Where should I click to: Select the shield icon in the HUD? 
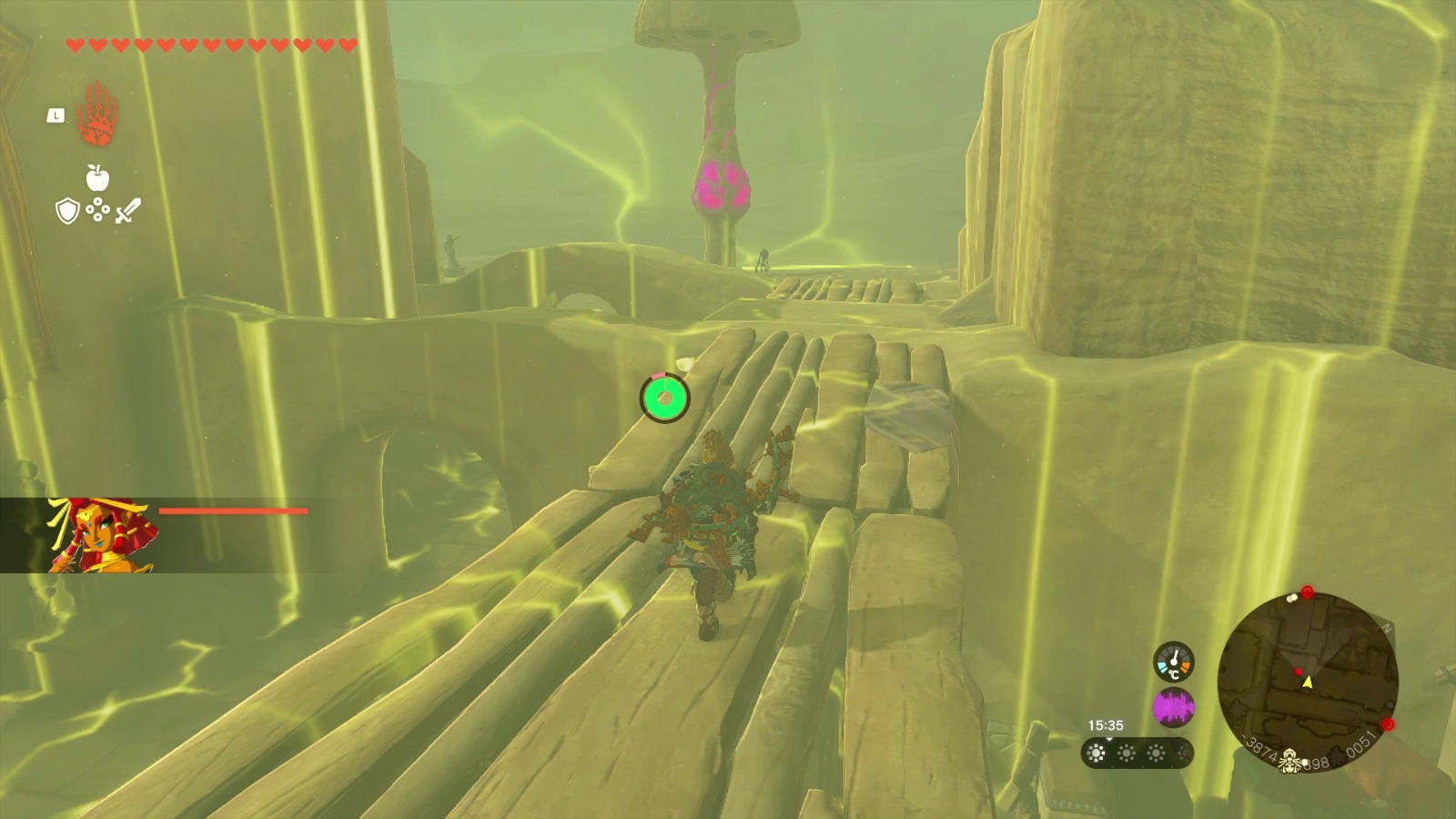pyautogui.click(x=66, y=211)
